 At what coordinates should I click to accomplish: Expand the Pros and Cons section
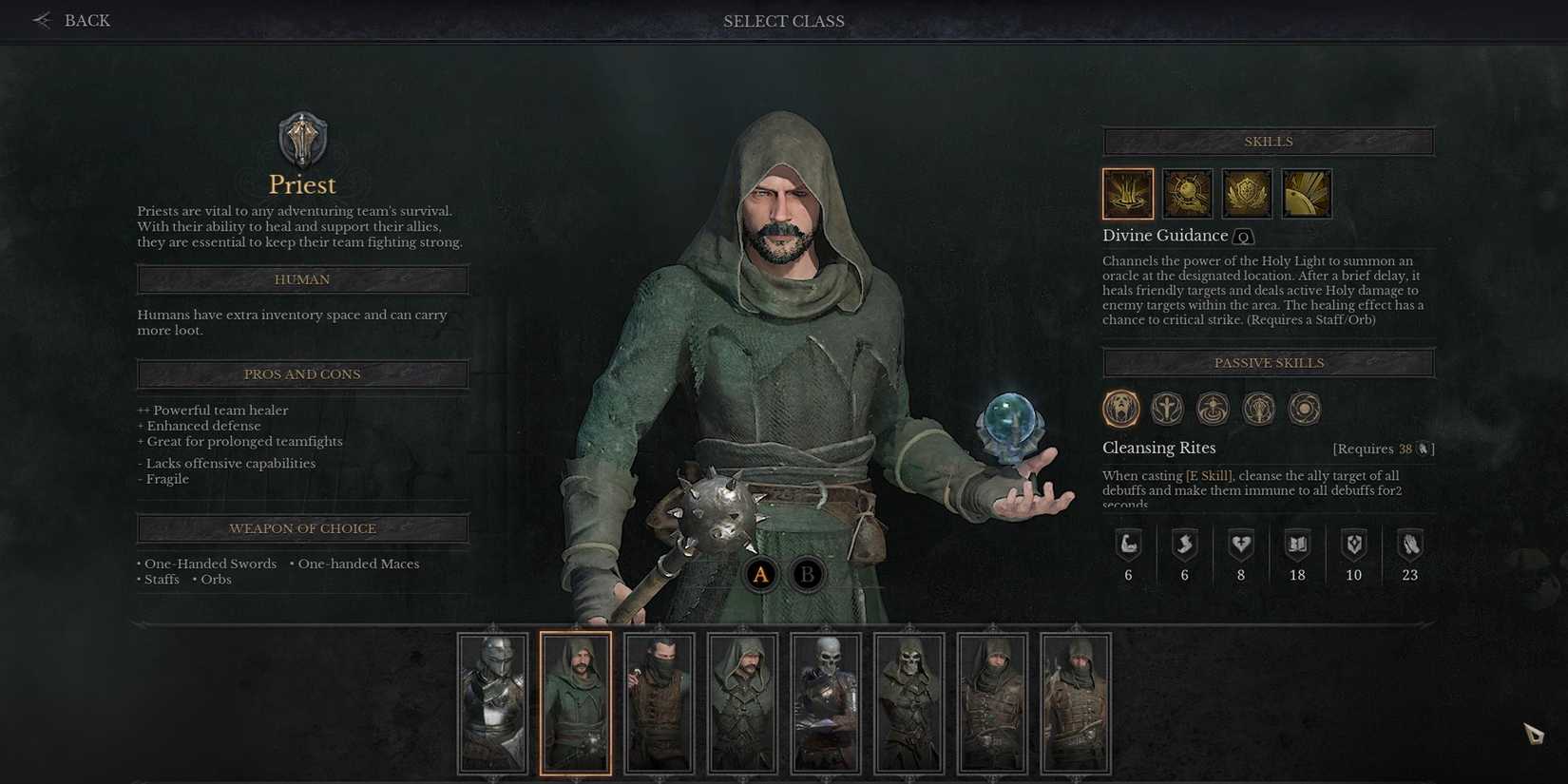coord(302,373)
